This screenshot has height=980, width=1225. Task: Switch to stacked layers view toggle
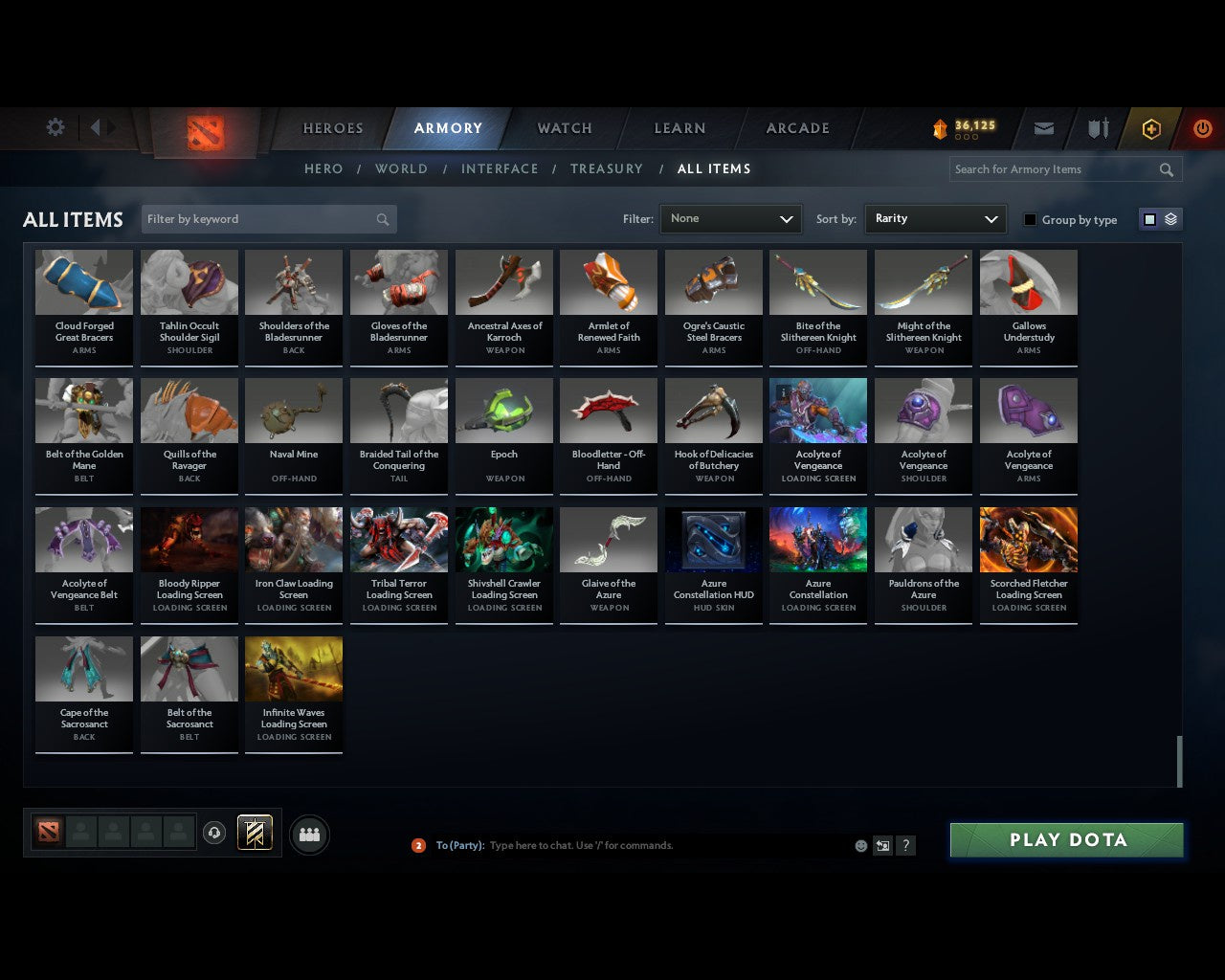coord(1169,218)
